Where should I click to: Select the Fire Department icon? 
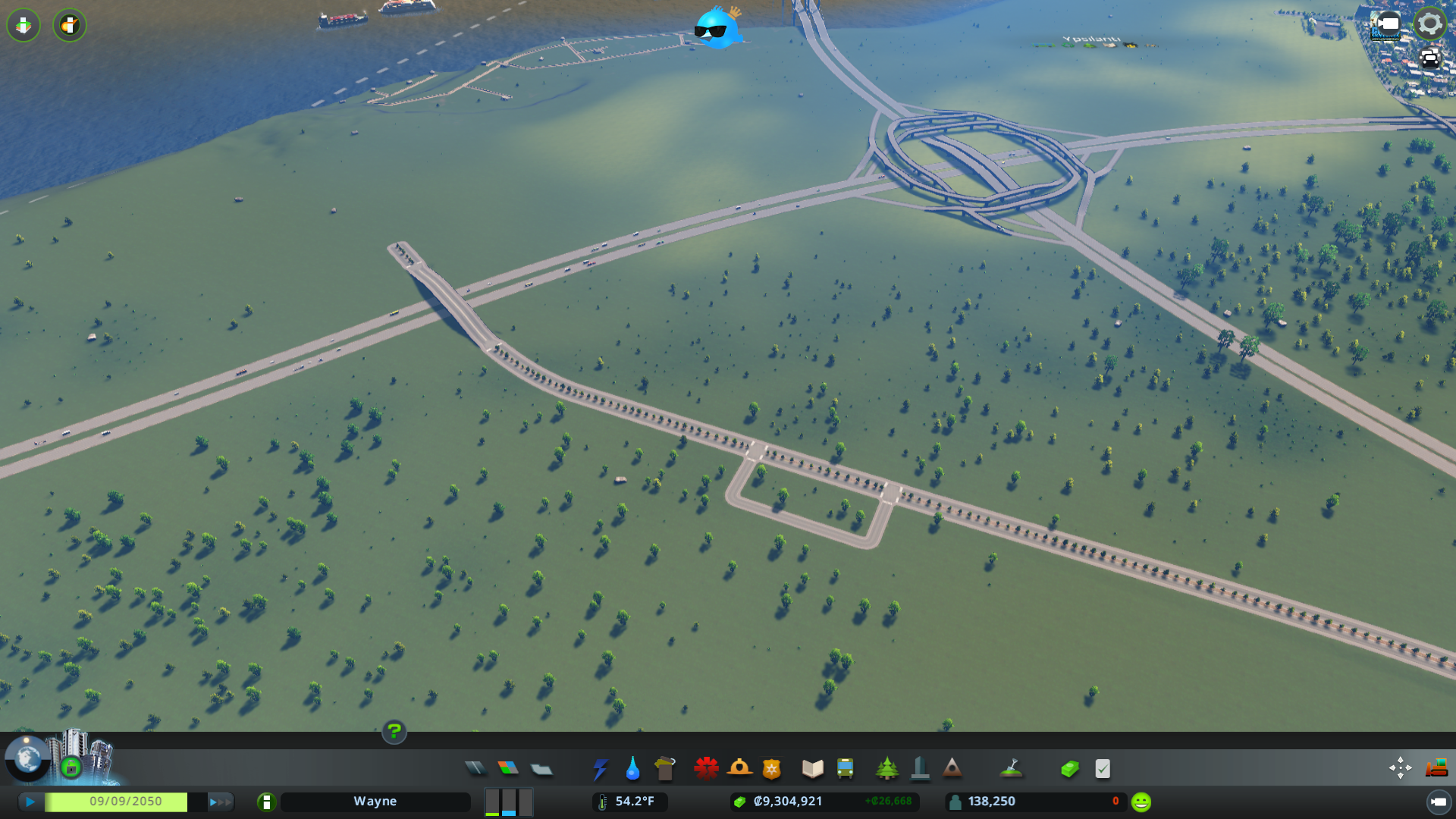740,768
